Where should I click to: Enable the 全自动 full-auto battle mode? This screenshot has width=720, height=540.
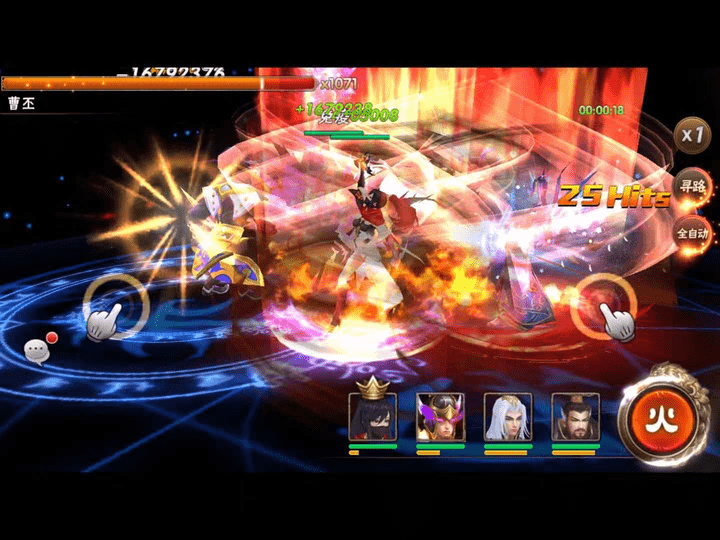[692, 234]
